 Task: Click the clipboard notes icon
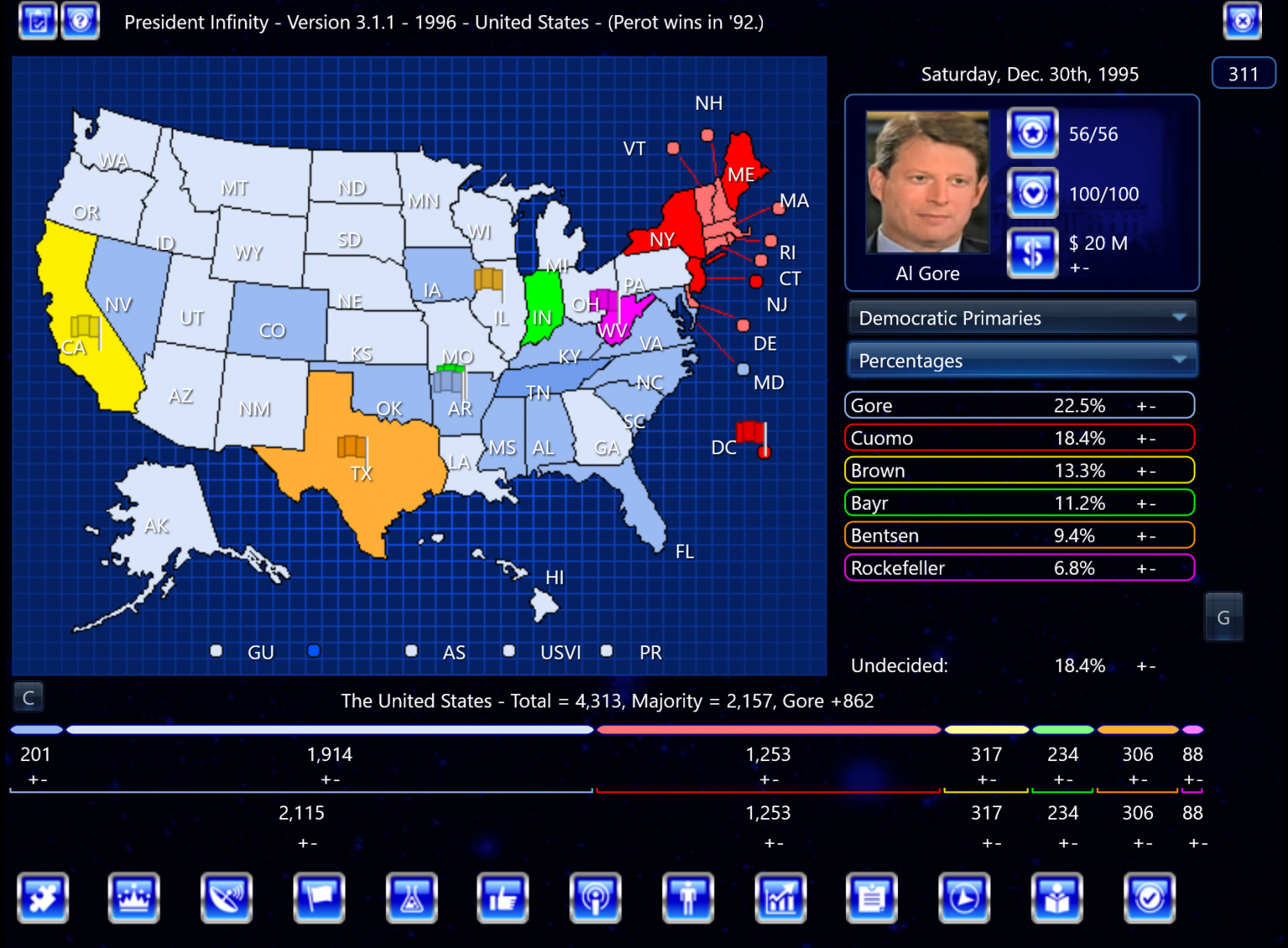pos(871,898)
